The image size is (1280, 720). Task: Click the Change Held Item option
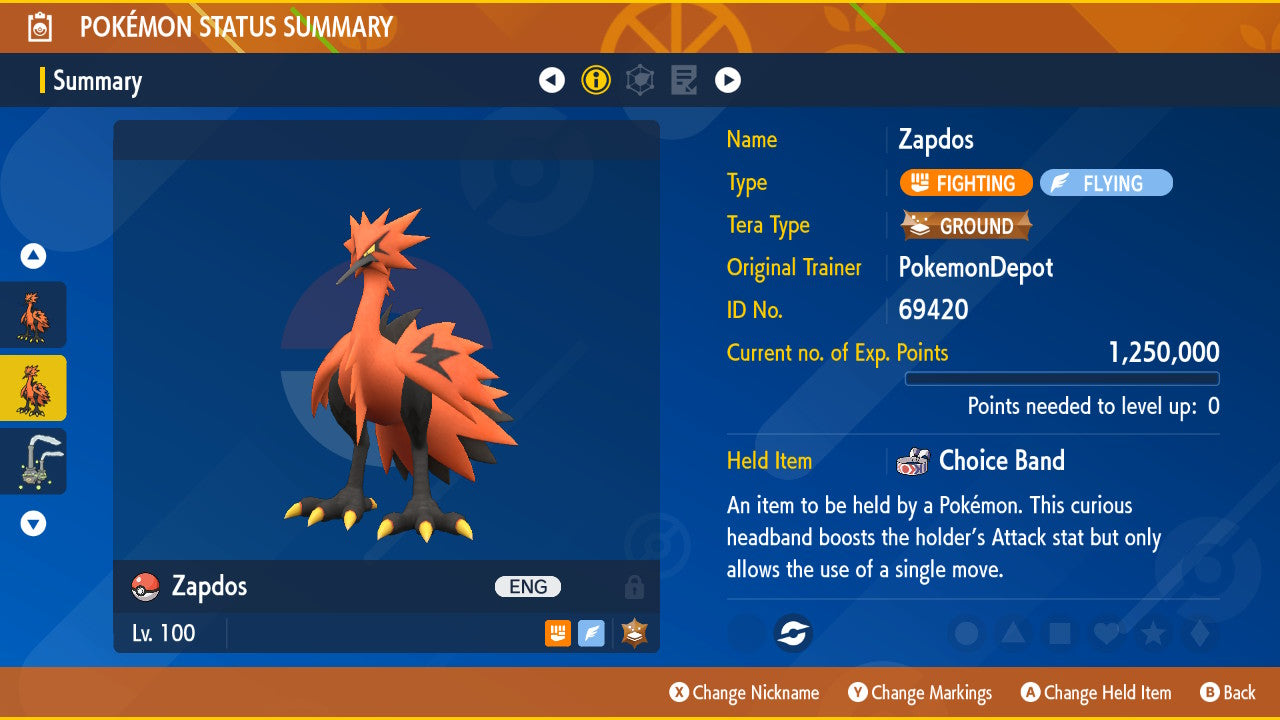click(1096, 693)
